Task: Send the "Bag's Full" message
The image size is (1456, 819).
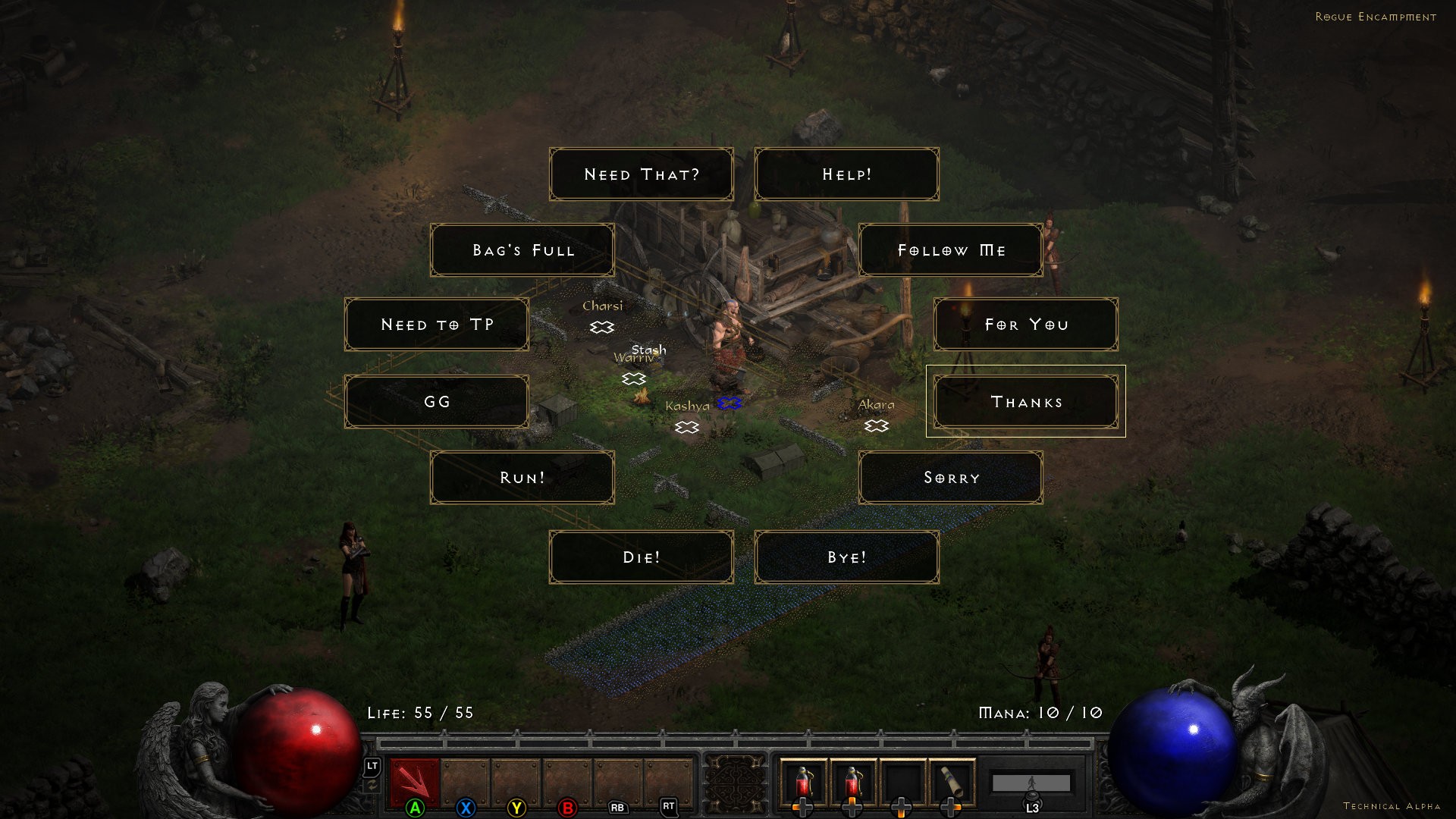Action: [522, 250]
